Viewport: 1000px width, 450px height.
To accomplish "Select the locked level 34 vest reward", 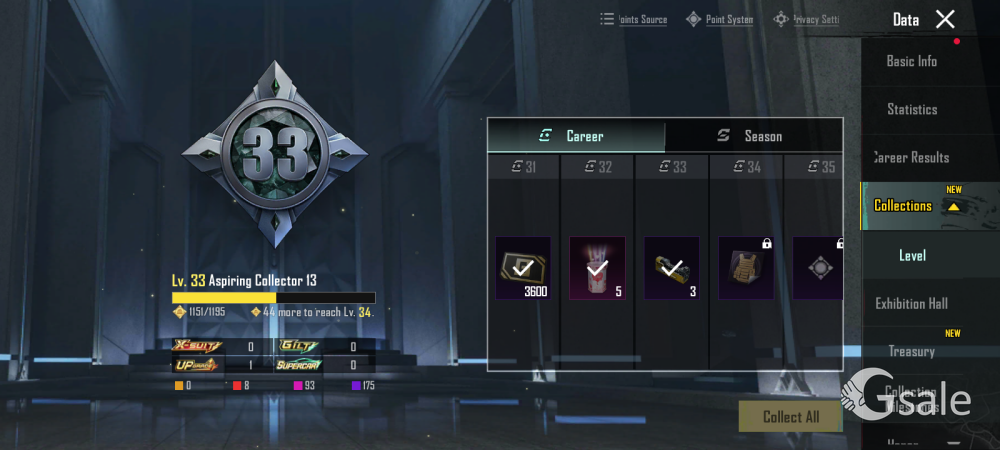I will tap(745, 268).
